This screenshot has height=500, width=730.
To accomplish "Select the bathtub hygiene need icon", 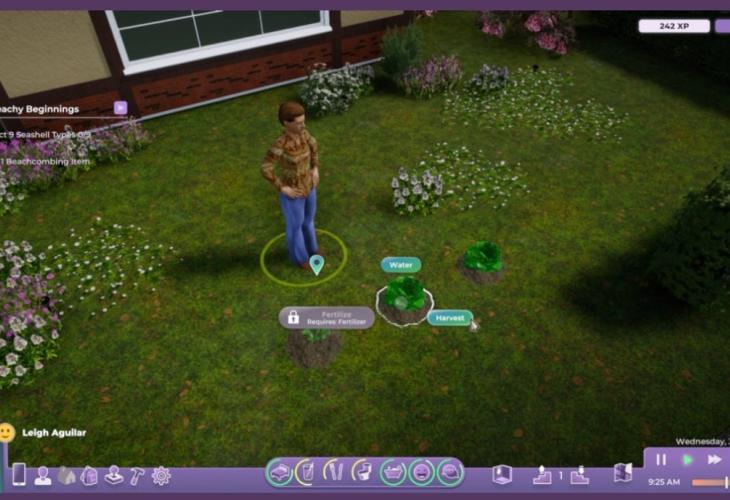I will pyautogui.click(x=394, y=471).
